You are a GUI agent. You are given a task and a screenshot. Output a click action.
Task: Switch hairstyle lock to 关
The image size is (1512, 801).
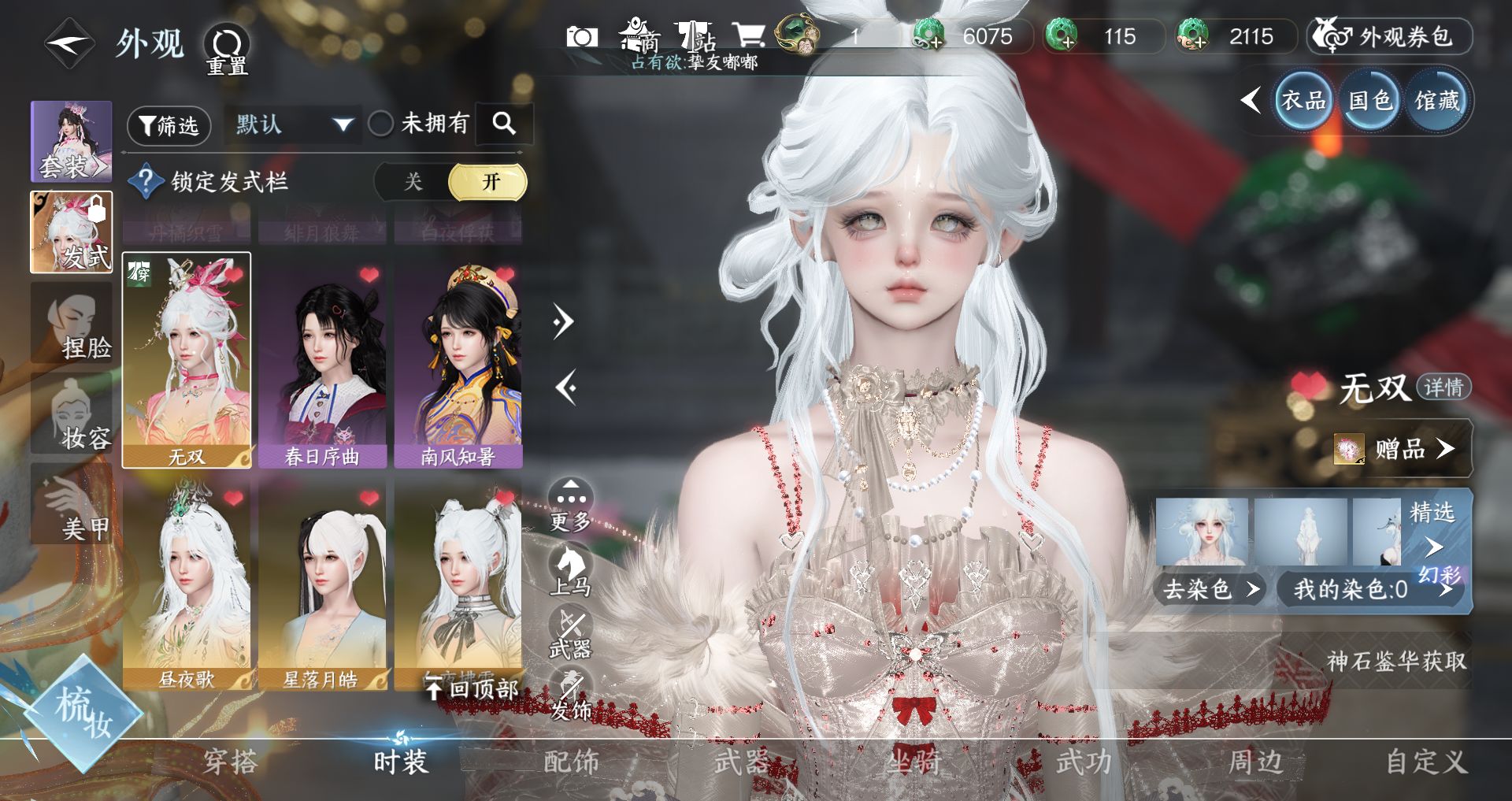coord(413,183)
